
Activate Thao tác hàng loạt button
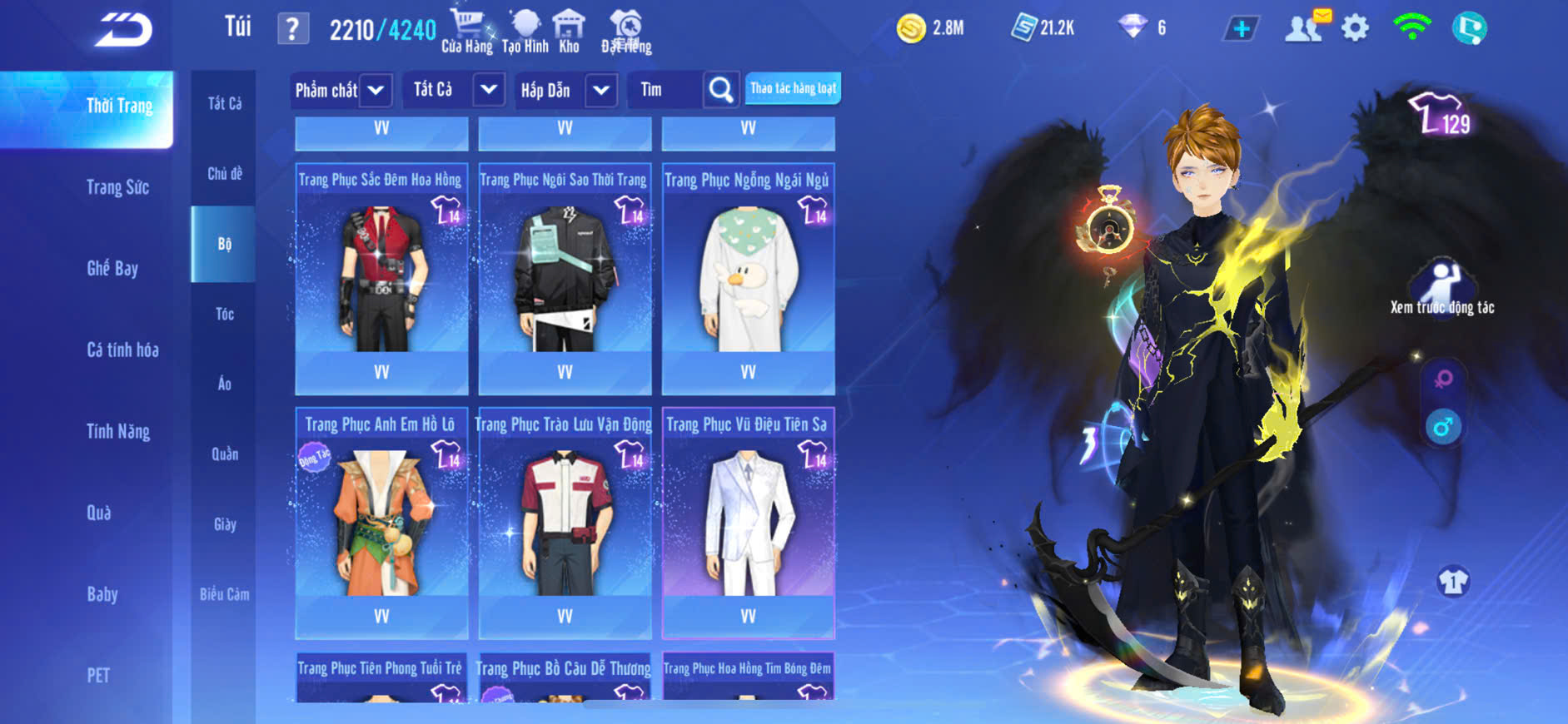(793, 88)
